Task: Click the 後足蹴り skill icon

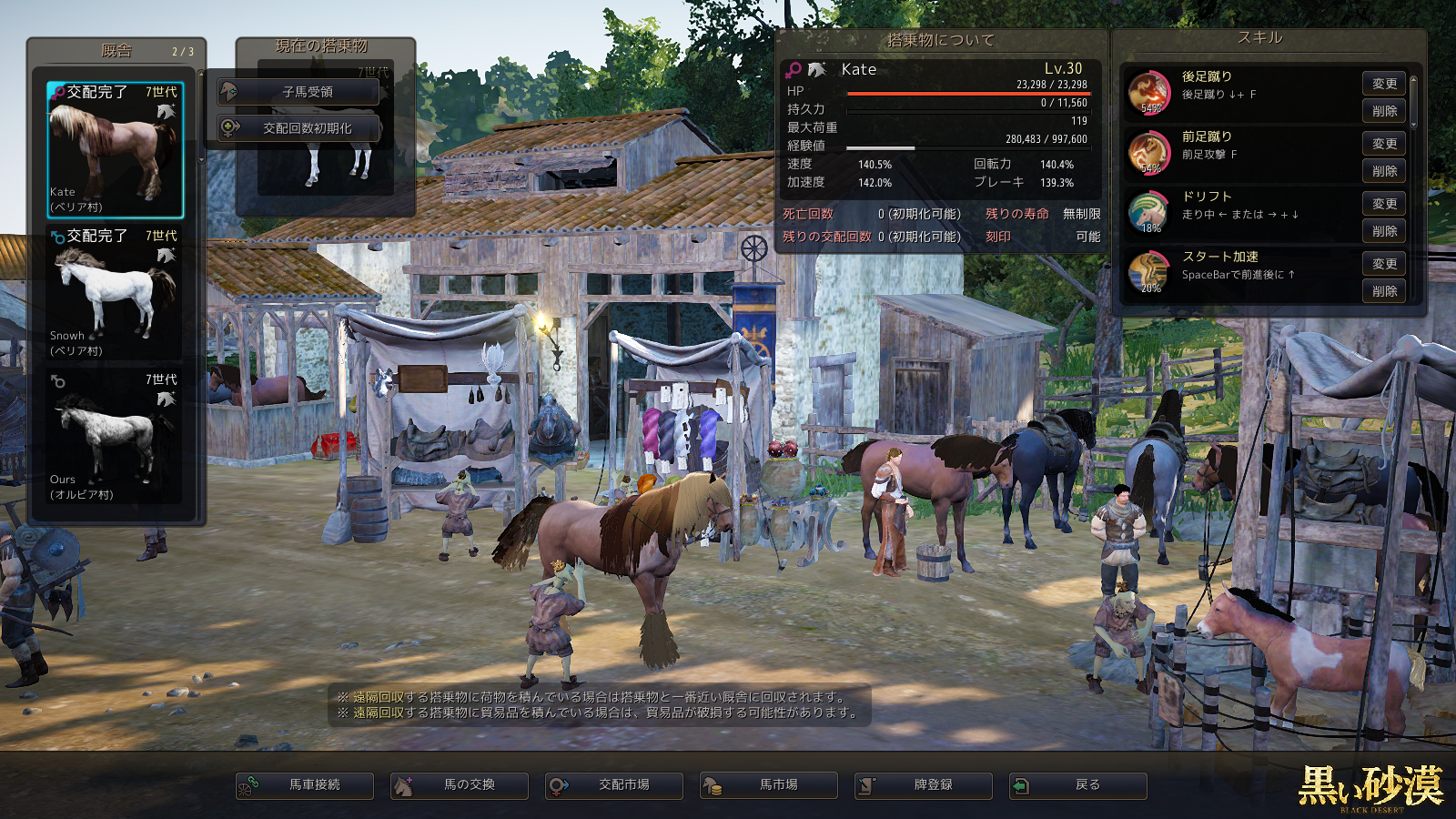Action: pos(1149,93)
